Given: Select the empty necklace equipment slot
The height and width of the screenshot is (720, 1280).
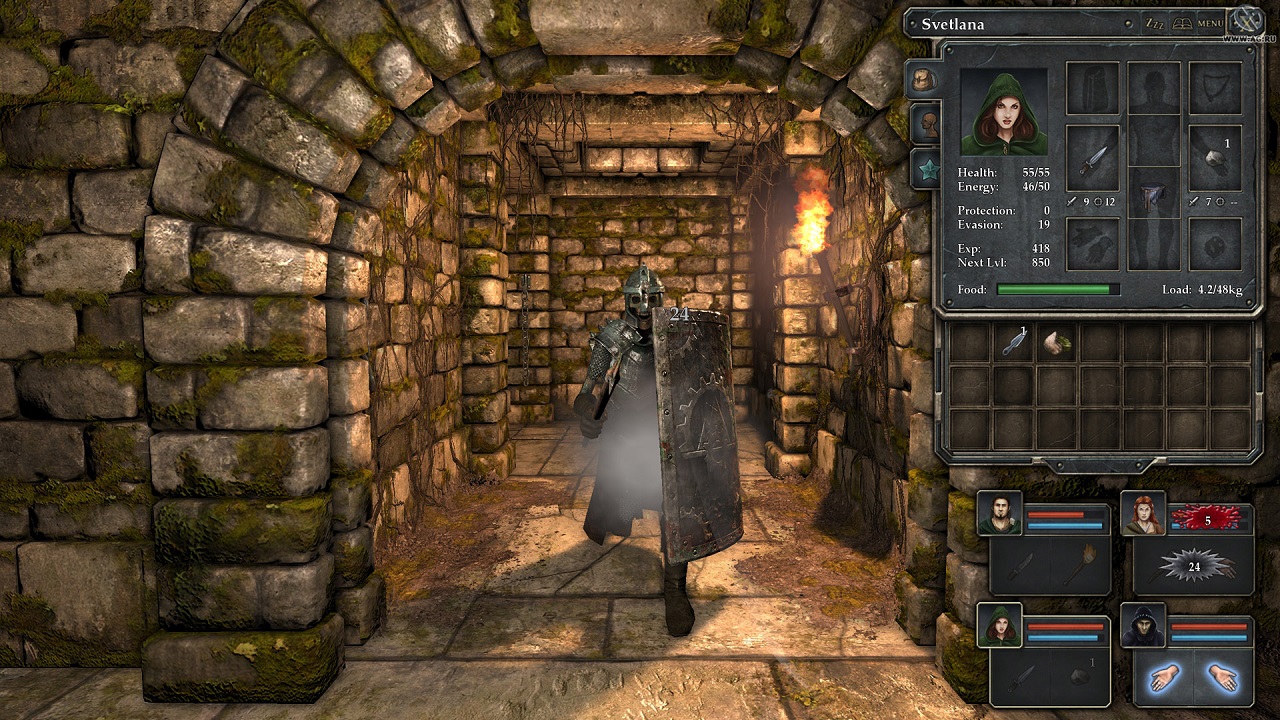Looking at the screenshot, I should point(1215,88).
